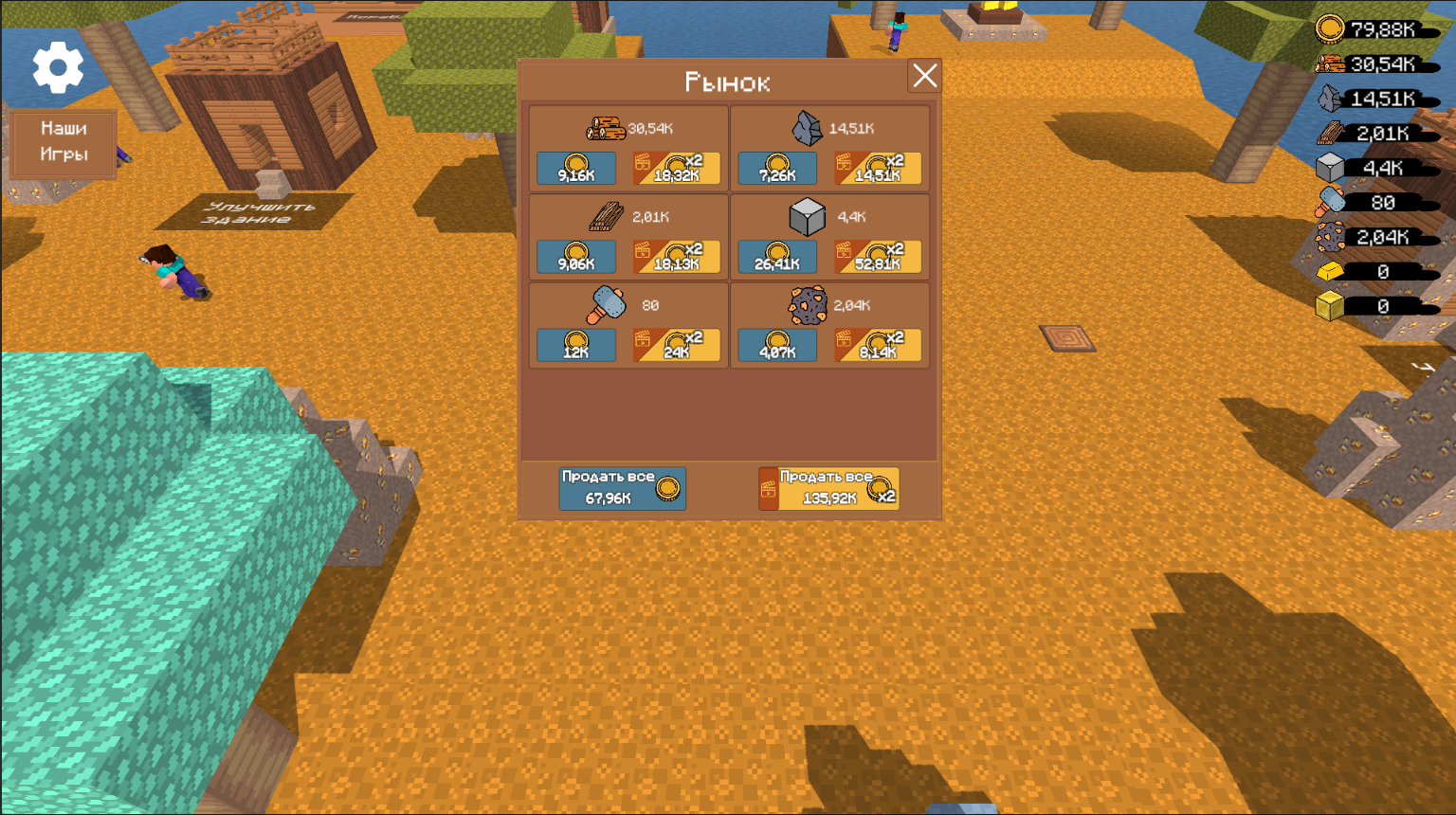1456x815 pixels.
Task: Click the stone boulder icon in the market
Action: (805, 129)
